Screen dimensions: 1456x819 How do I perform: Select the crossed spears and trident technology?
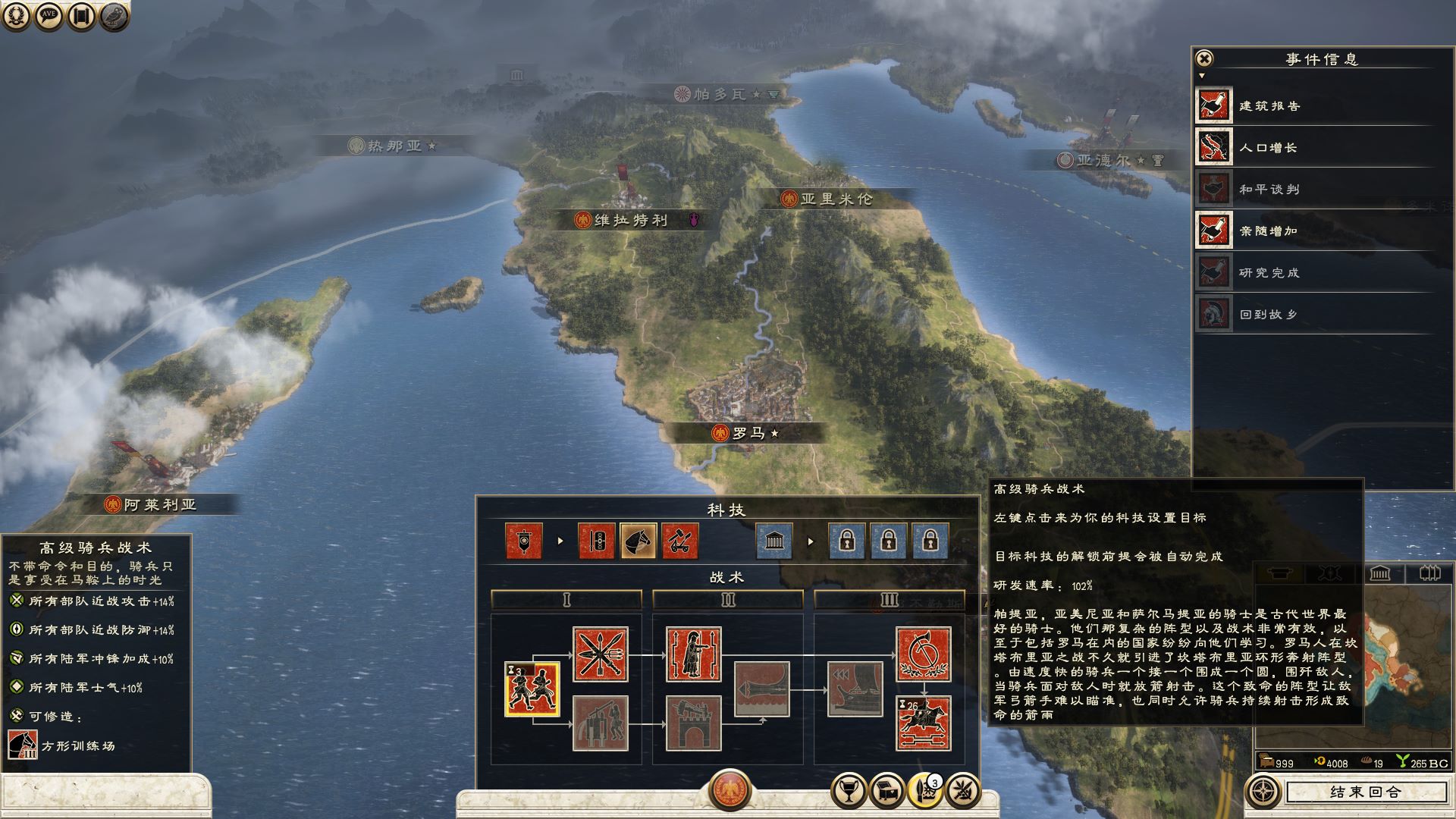600,654
